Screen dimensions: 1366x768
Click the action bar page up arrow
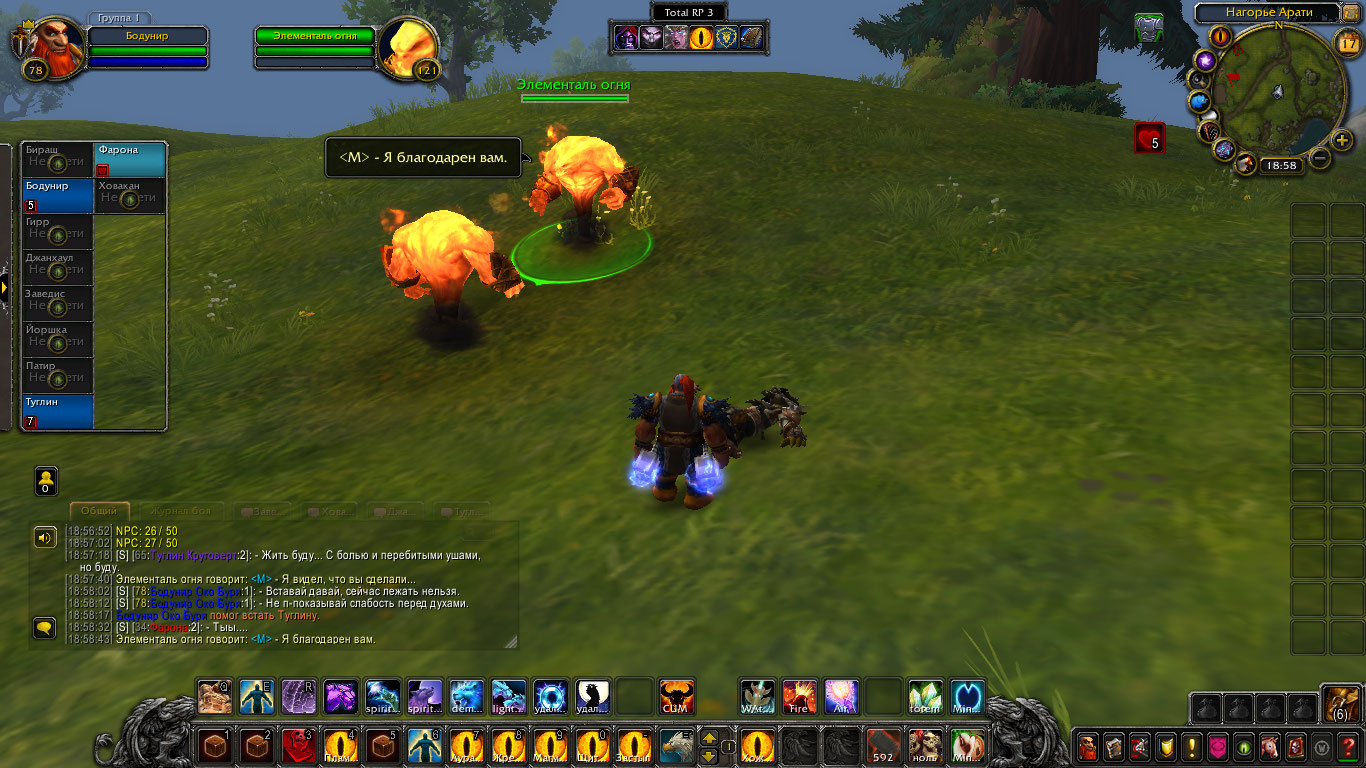[708, 738]
